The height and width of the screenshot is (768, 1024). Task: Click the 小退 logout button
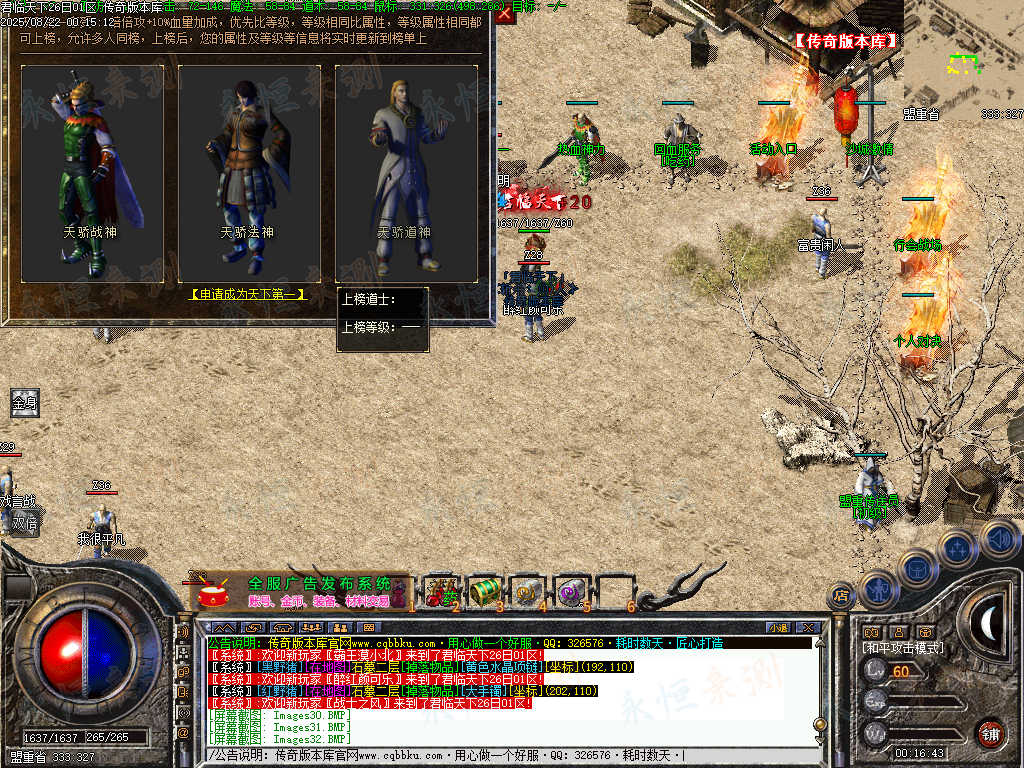tap(778, 627)
